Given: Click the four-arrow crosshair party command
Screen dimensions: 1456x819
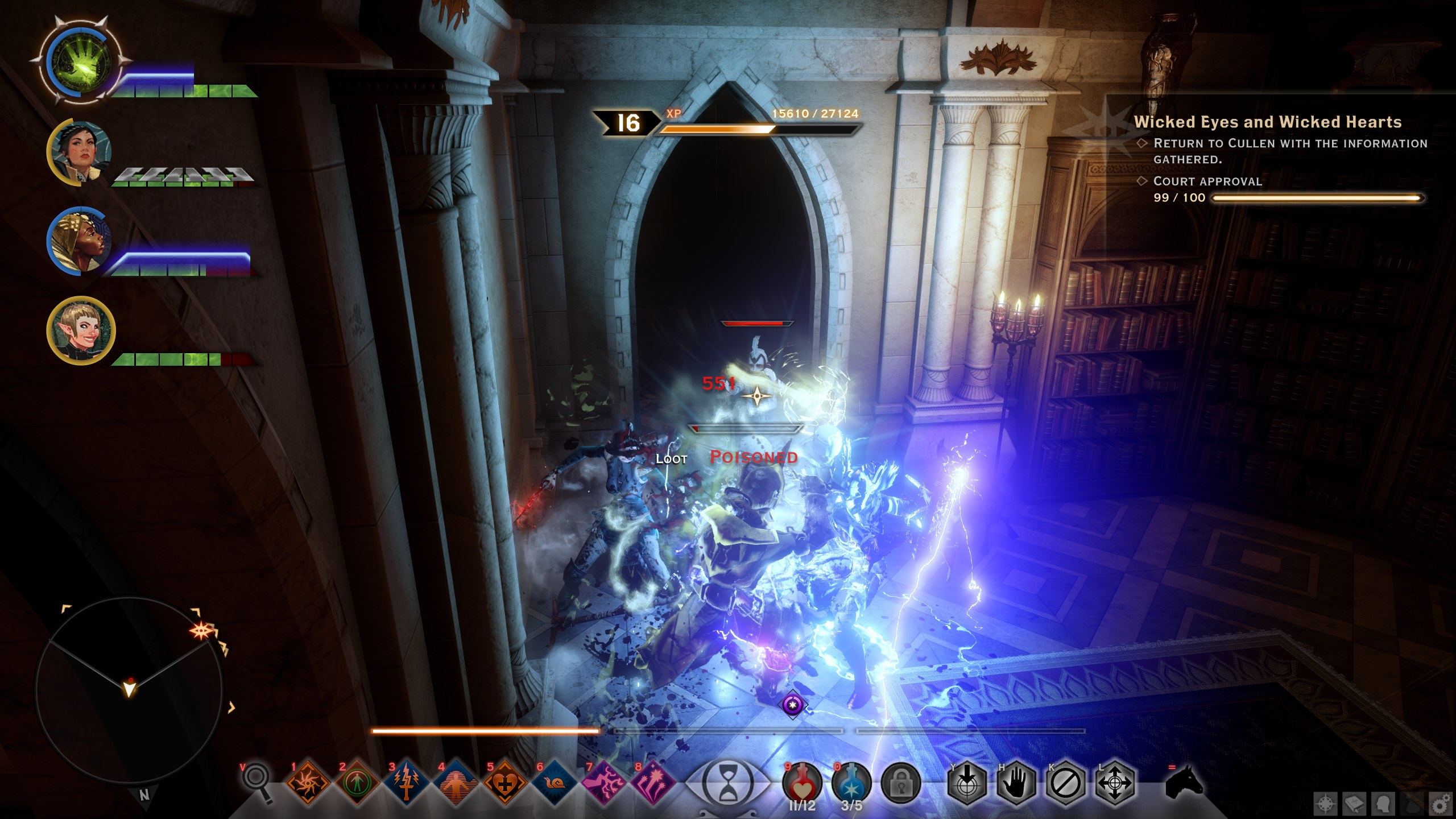Looking at the screenshot, I should [x=1115, y=784].
